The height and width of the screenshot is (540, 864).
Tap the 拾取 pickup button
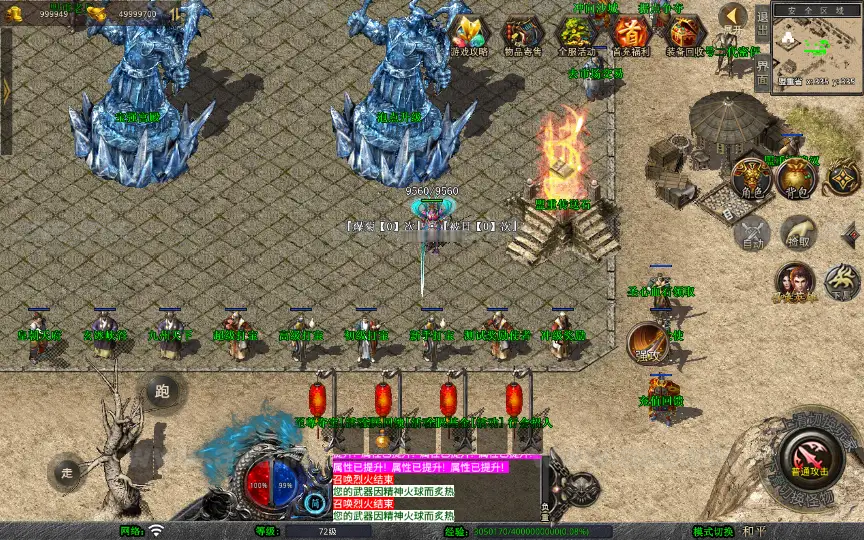coord(798,232)
